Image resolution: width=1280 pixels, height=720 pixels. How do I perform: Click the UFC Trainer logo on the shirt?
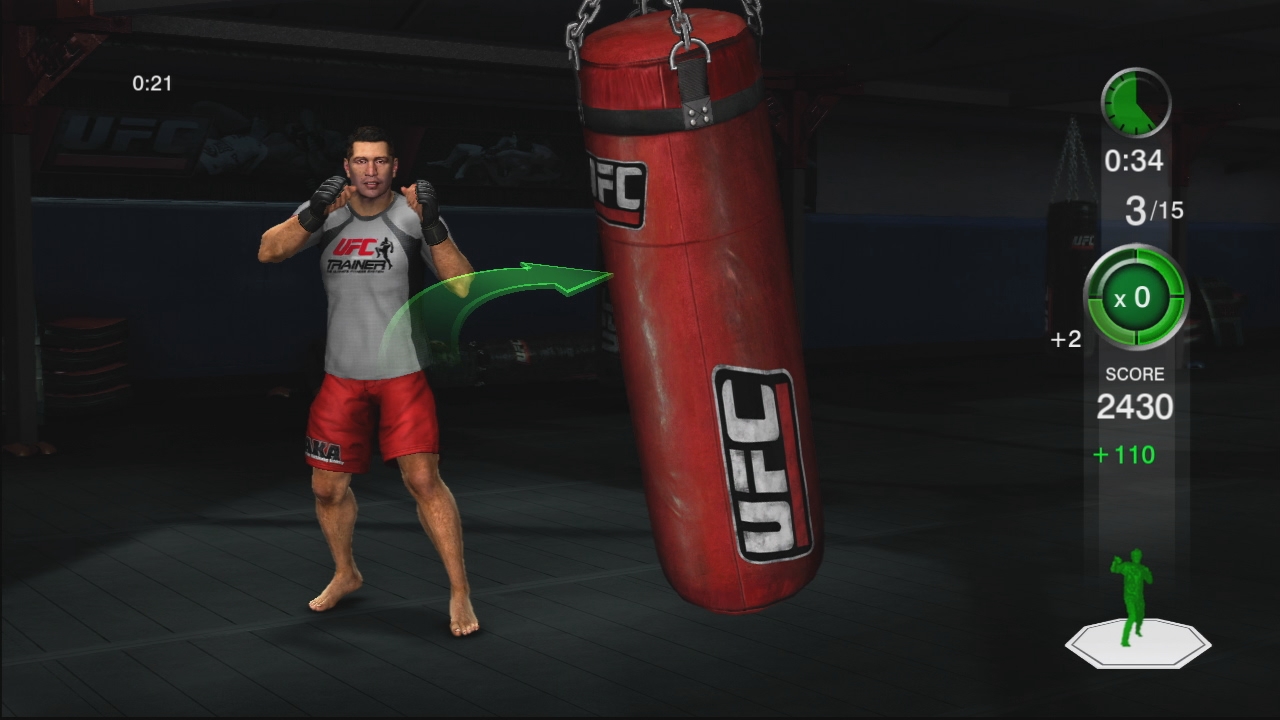[x=362, y=254]
